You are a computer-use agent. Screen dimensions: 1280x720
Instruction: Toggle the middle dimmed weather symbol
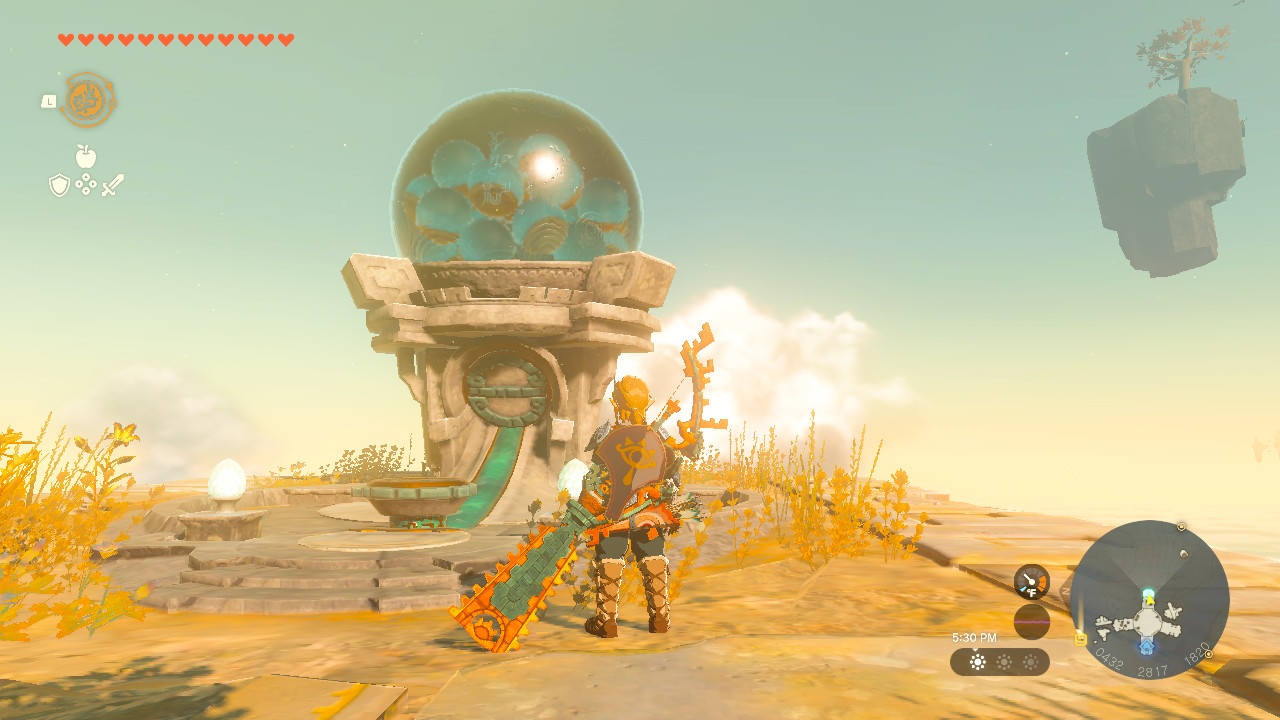1003,662
